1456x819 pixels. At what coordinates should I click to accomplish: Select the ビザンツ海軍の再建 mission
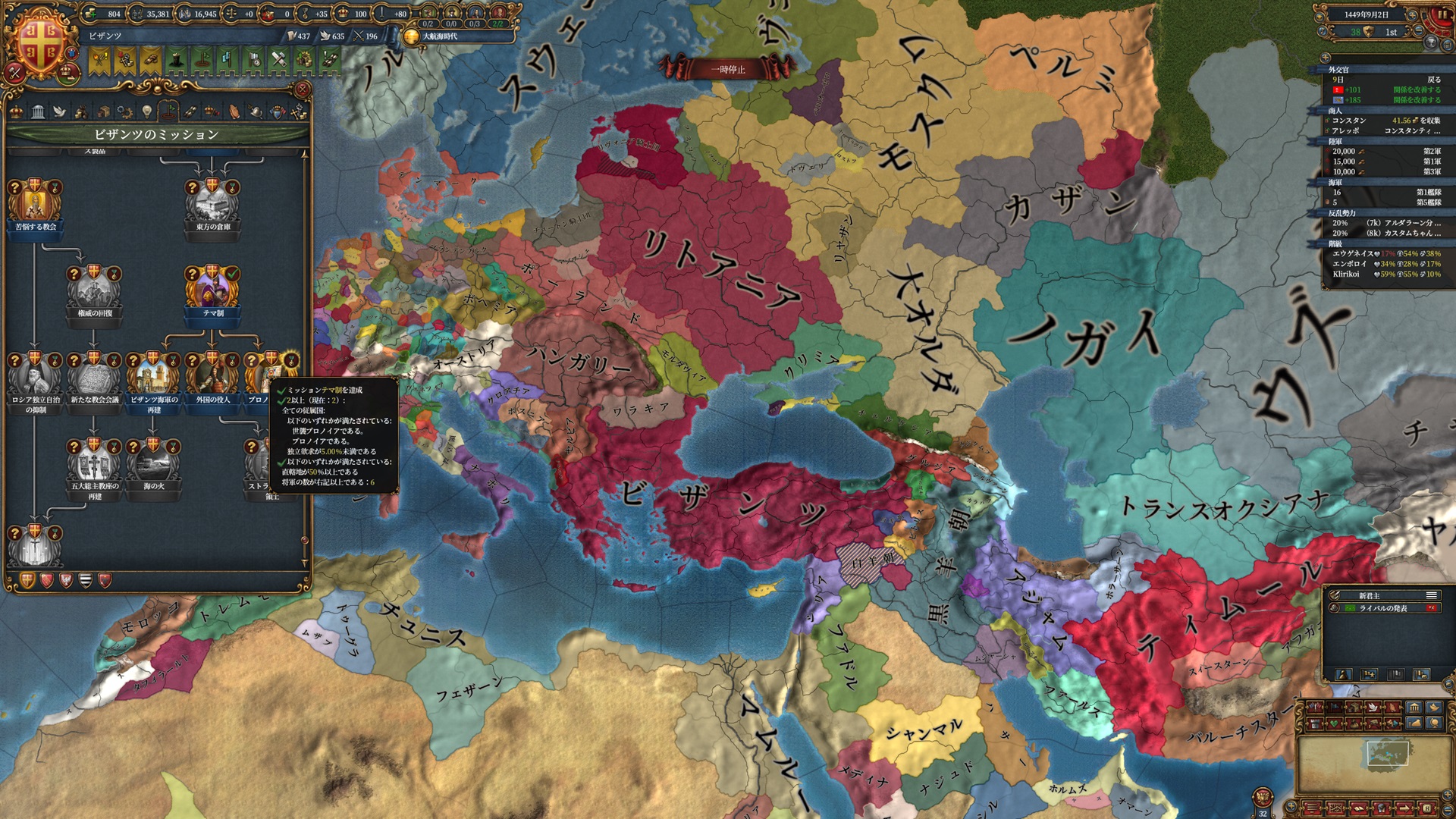tap(153, 376)
